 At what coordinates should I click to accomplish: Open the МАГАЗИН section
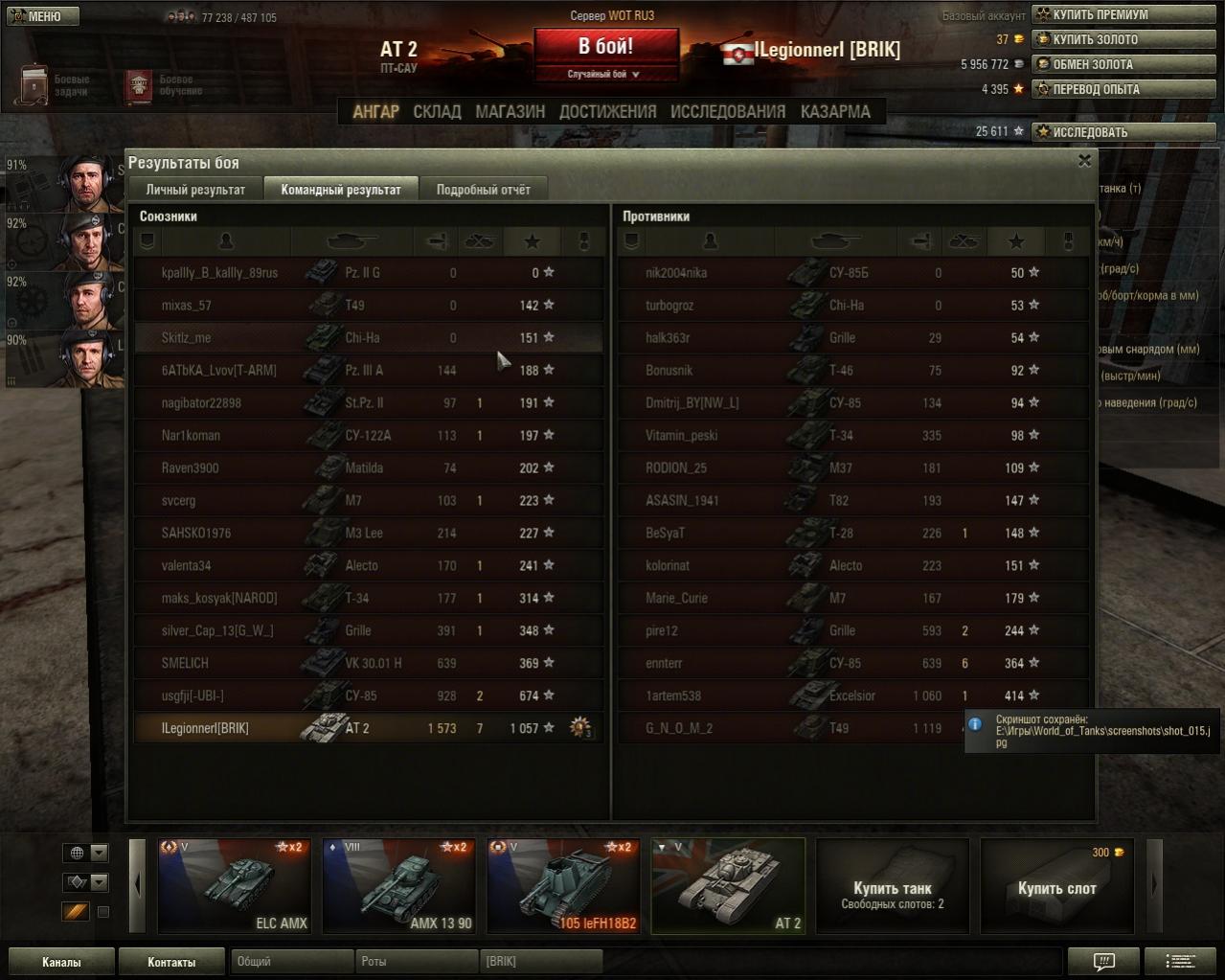[x=510, y=112]
